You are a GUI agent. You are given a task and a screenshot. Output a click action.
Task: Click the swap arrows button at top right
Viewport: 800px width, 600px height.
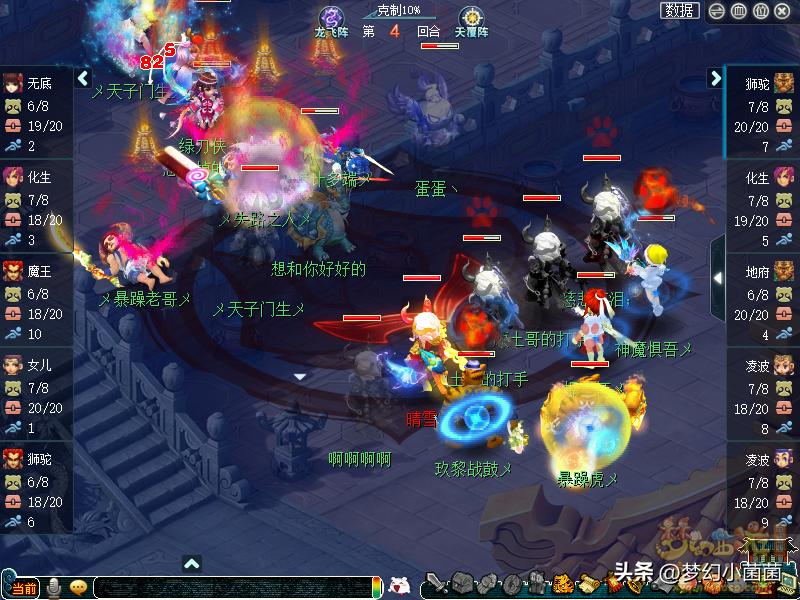(x=716, y=11)
